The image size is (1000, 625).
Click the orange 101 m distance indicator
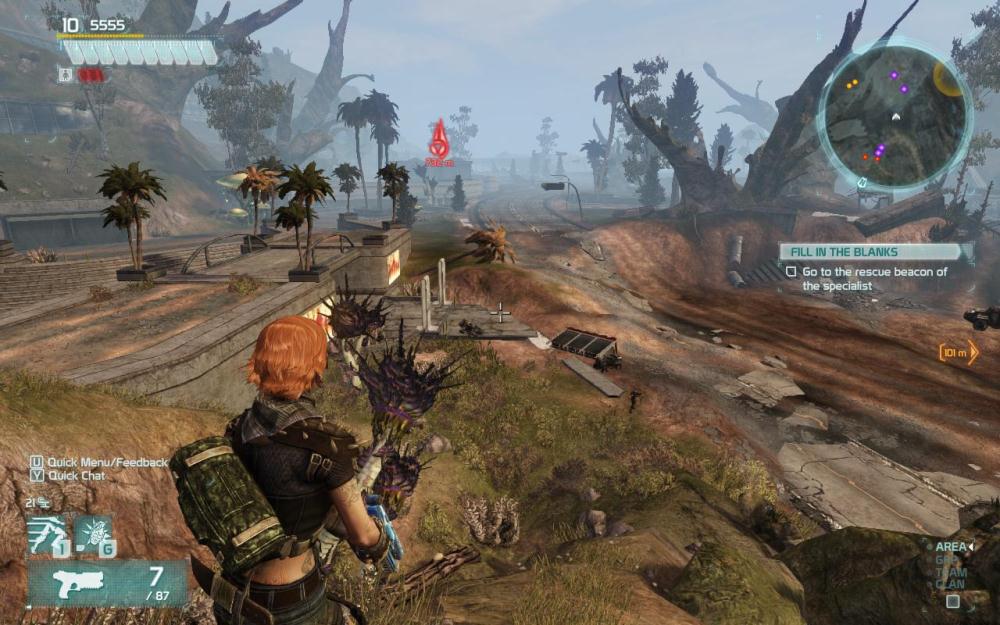point(958,352)
